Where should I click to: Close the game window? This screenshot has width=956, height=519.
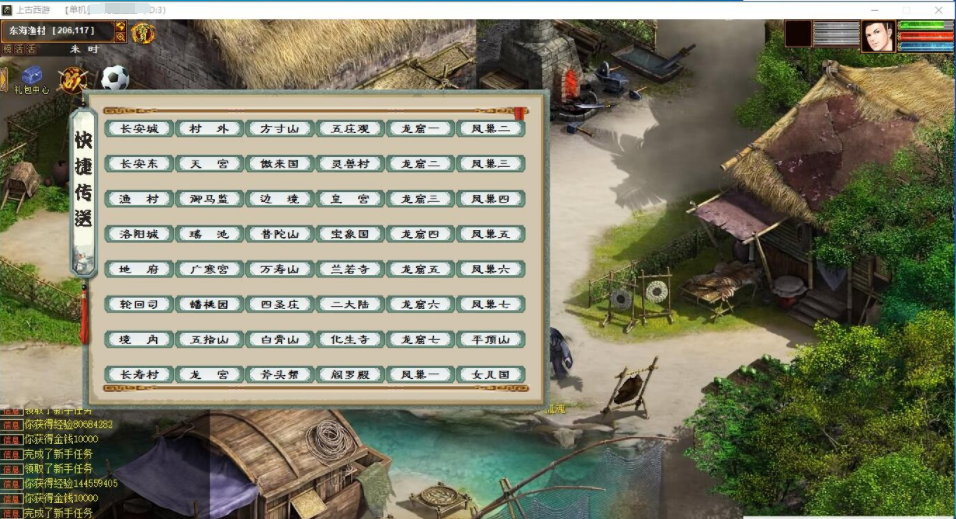[x=937, y=10]
